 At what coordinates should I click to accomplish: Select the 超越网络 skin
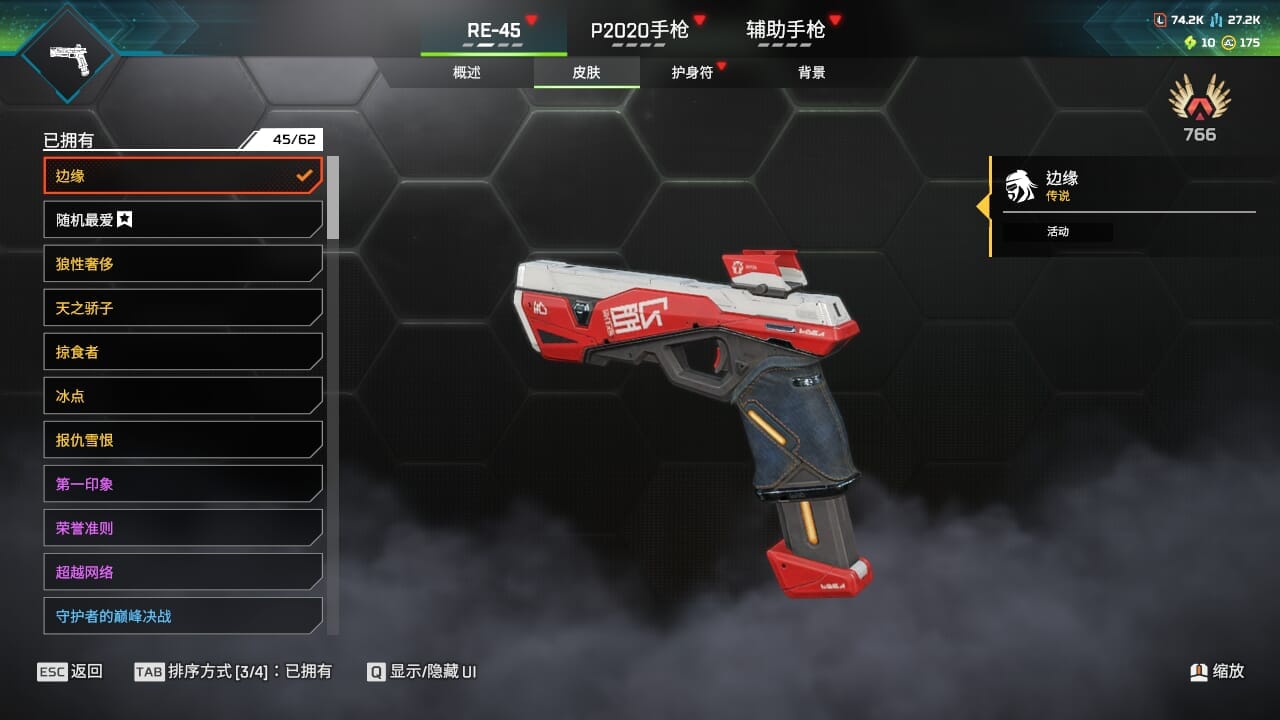coord(183,572)
